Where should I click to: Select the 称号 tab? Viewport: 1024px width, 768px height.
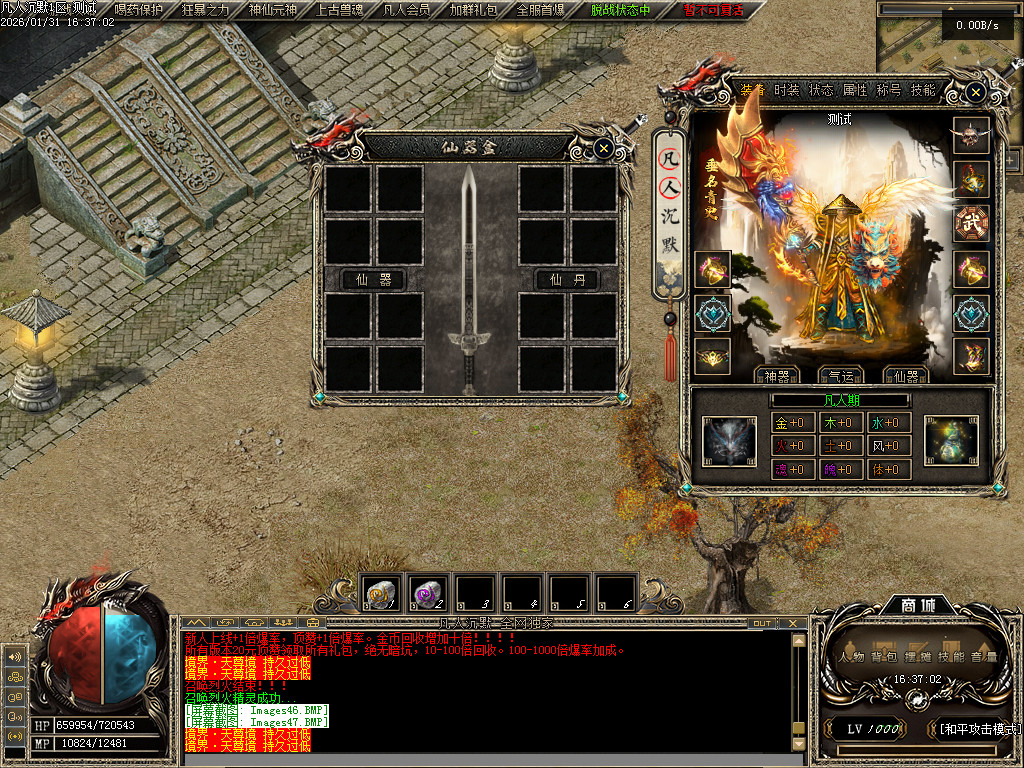pos(889,90)
